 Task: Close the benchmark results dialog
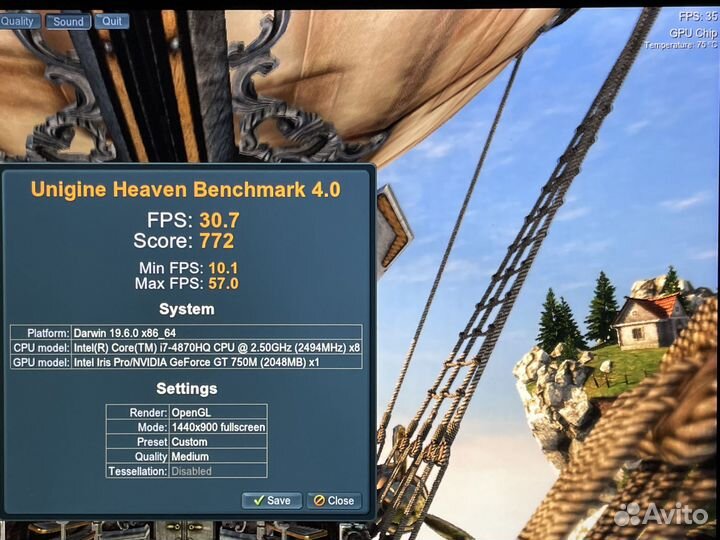(x=334, y=500)
